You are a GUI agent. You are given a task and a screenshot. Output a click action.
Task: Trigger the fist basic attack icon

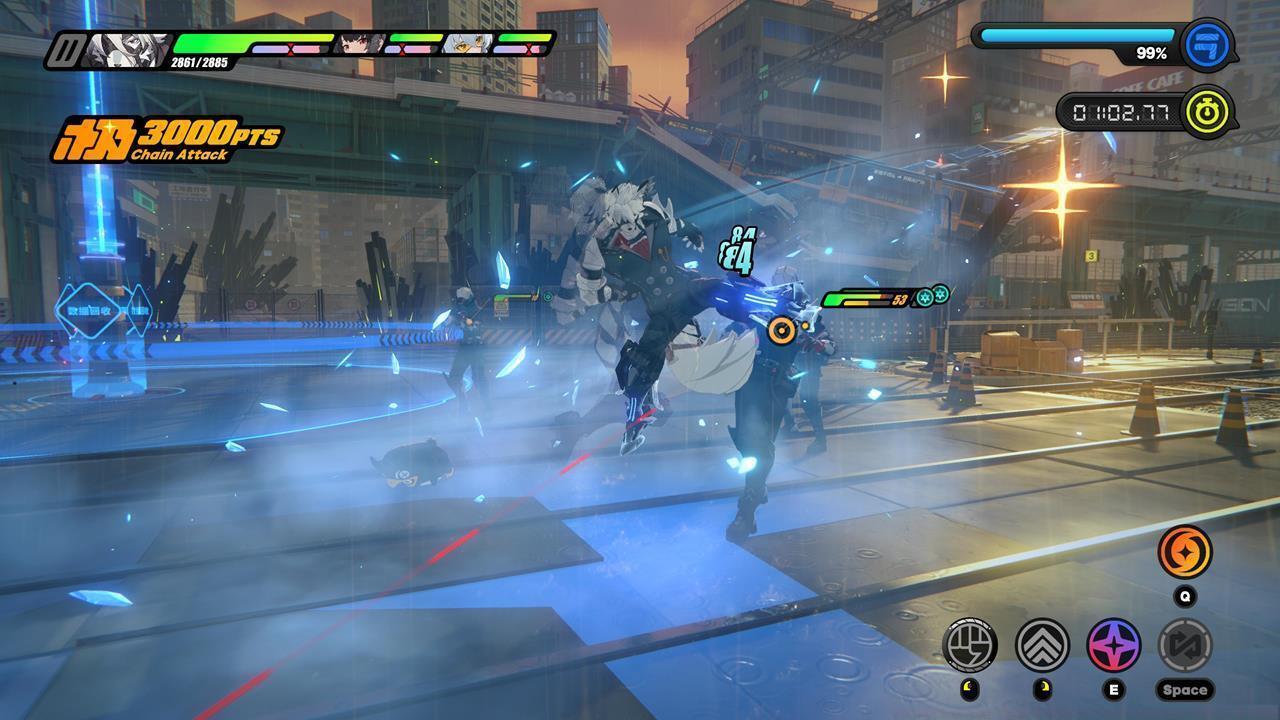point(969,644)
